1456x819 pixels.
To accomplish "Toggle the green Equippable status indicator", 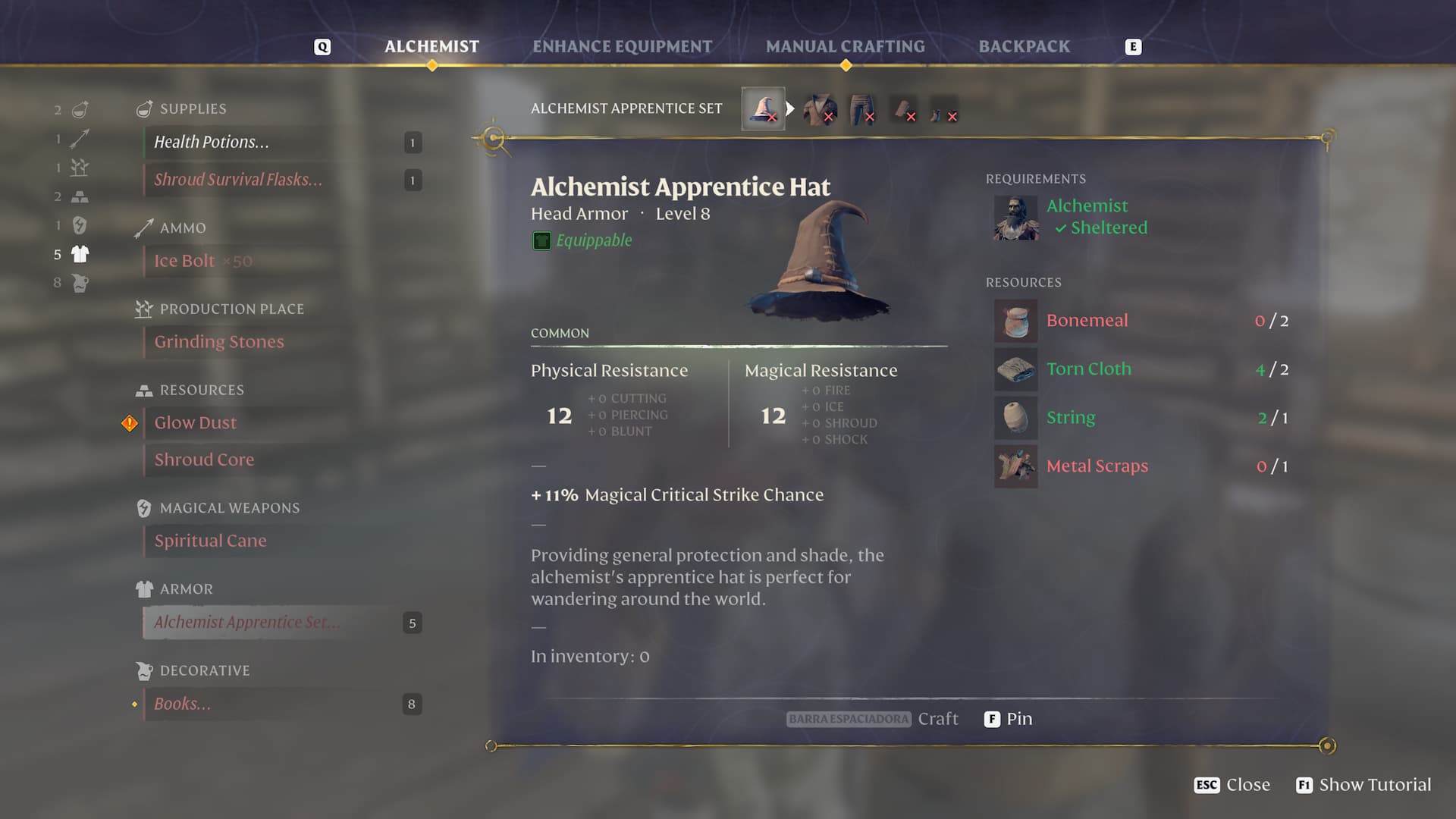I will pyautogui.click(x=541, y=240).
